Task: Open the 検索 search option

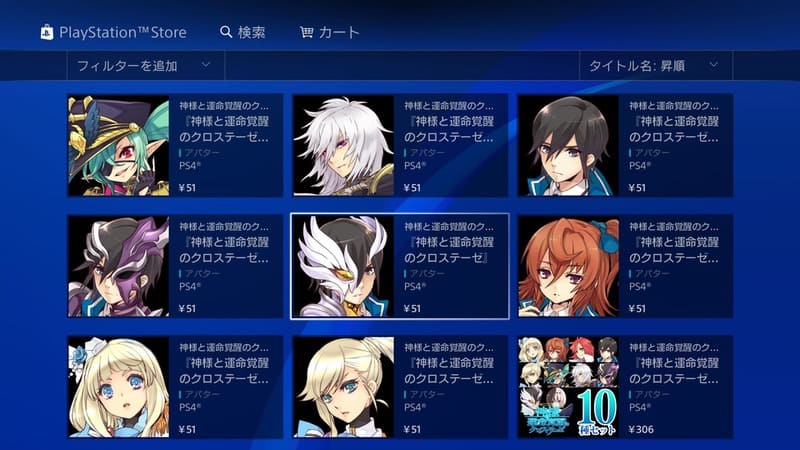Action: pyautogui.click(x=243, y=32)
